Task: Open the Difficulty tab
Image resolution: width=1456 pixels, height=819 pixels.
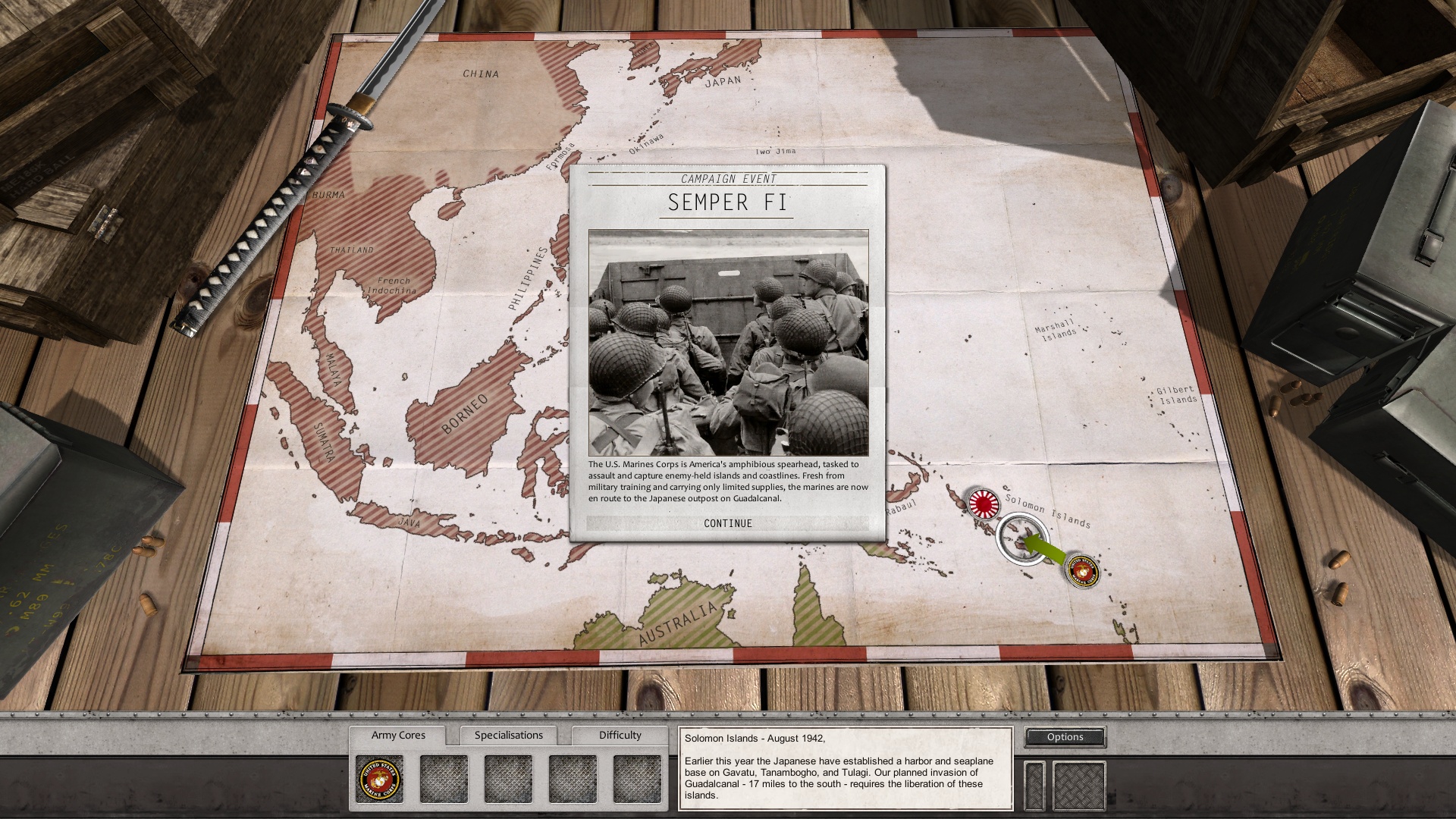Action: pos(620,735)
